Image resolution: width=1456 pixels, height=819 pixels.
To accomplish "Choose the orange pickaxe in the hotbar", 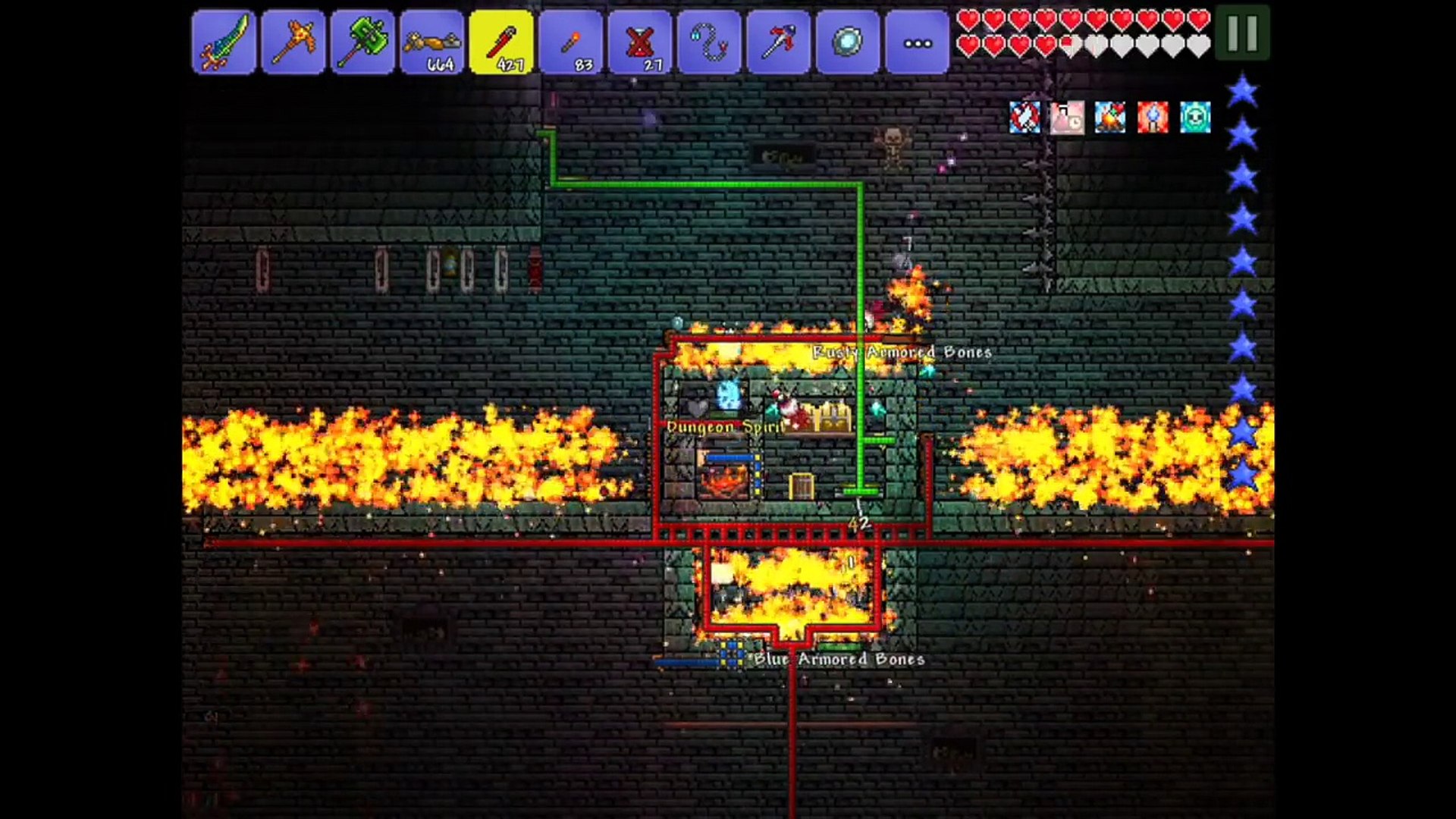I will (x=293, y=42).
